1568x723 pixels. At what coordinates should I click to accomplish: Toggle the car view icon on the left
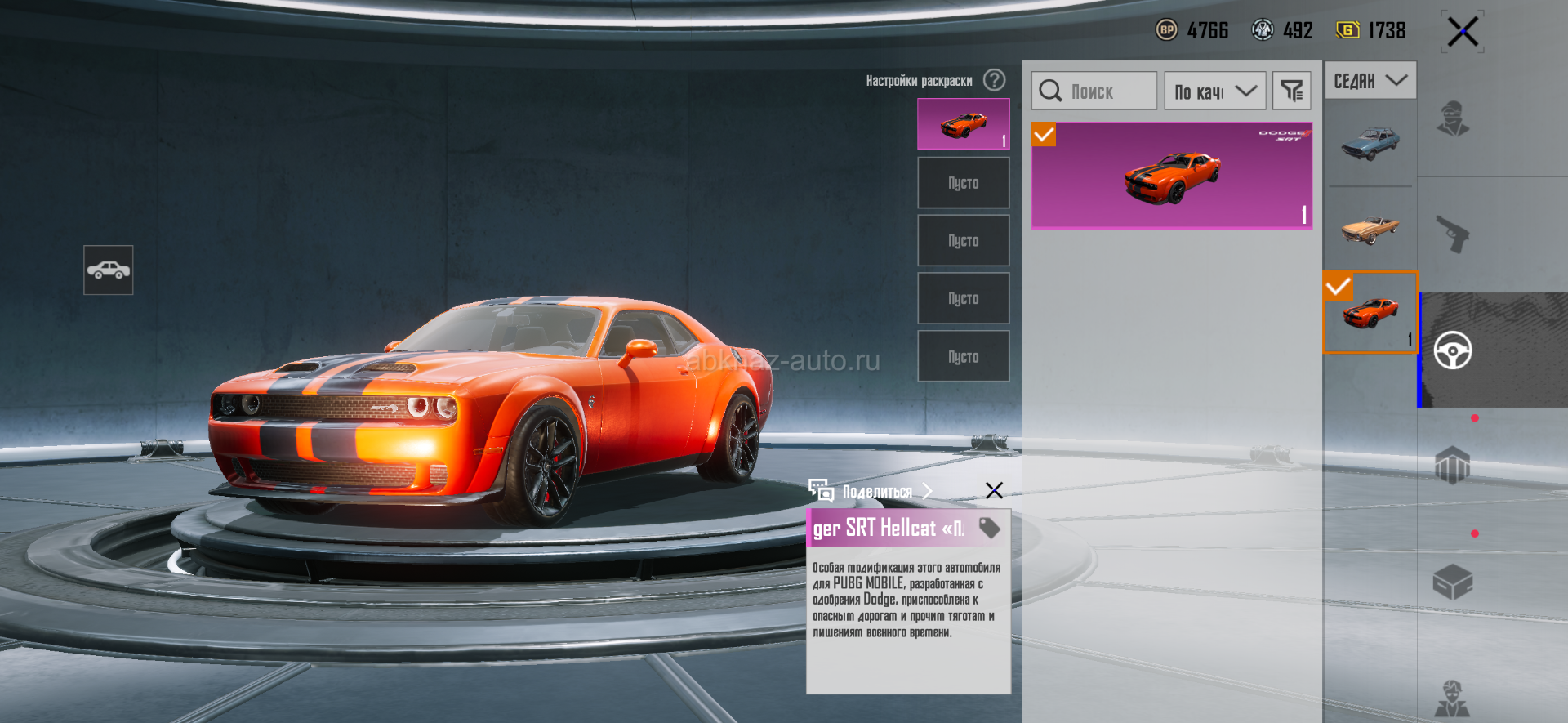tap(109, 270)
